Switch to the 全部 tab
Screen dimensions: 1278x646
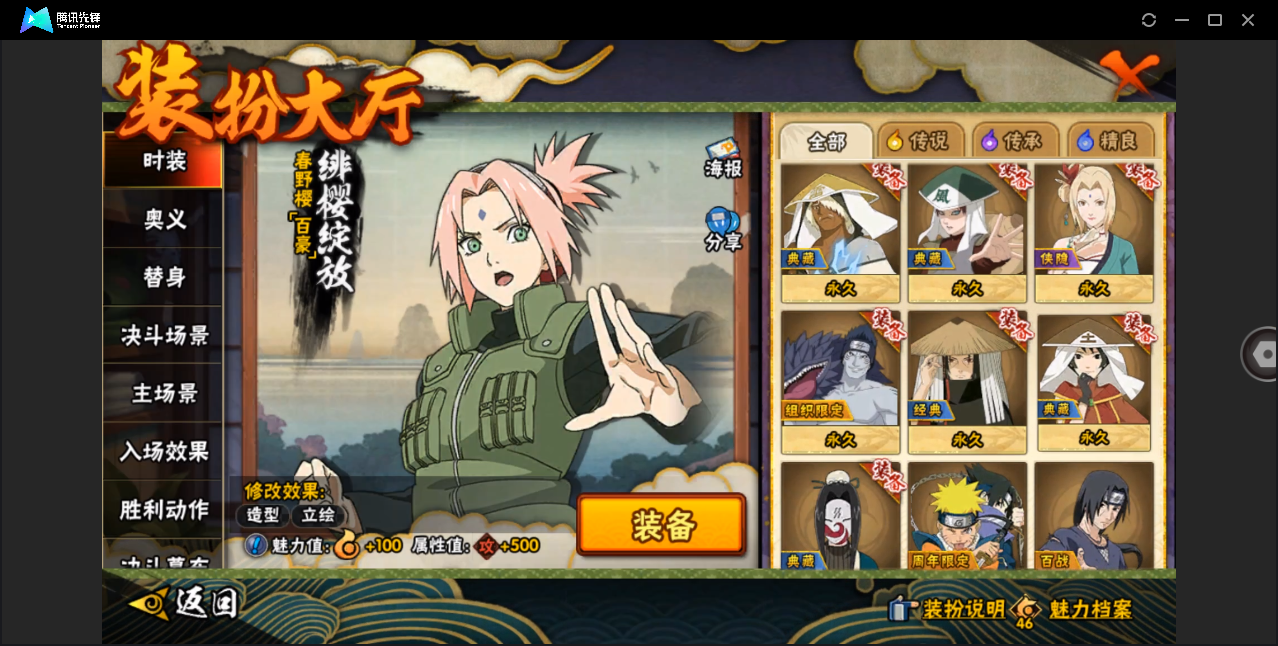point(826,142)
